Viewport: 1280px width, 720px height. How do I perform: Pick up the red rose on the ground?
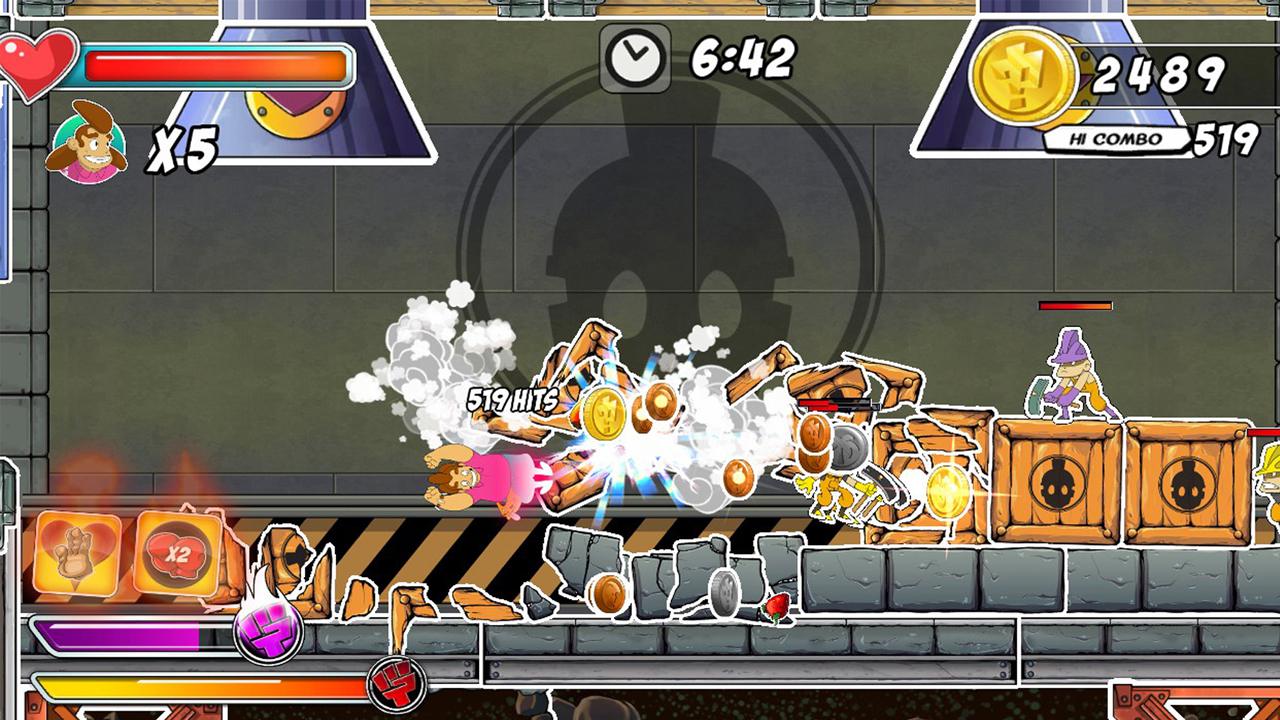pyautogui.click(x=779, y=603)
